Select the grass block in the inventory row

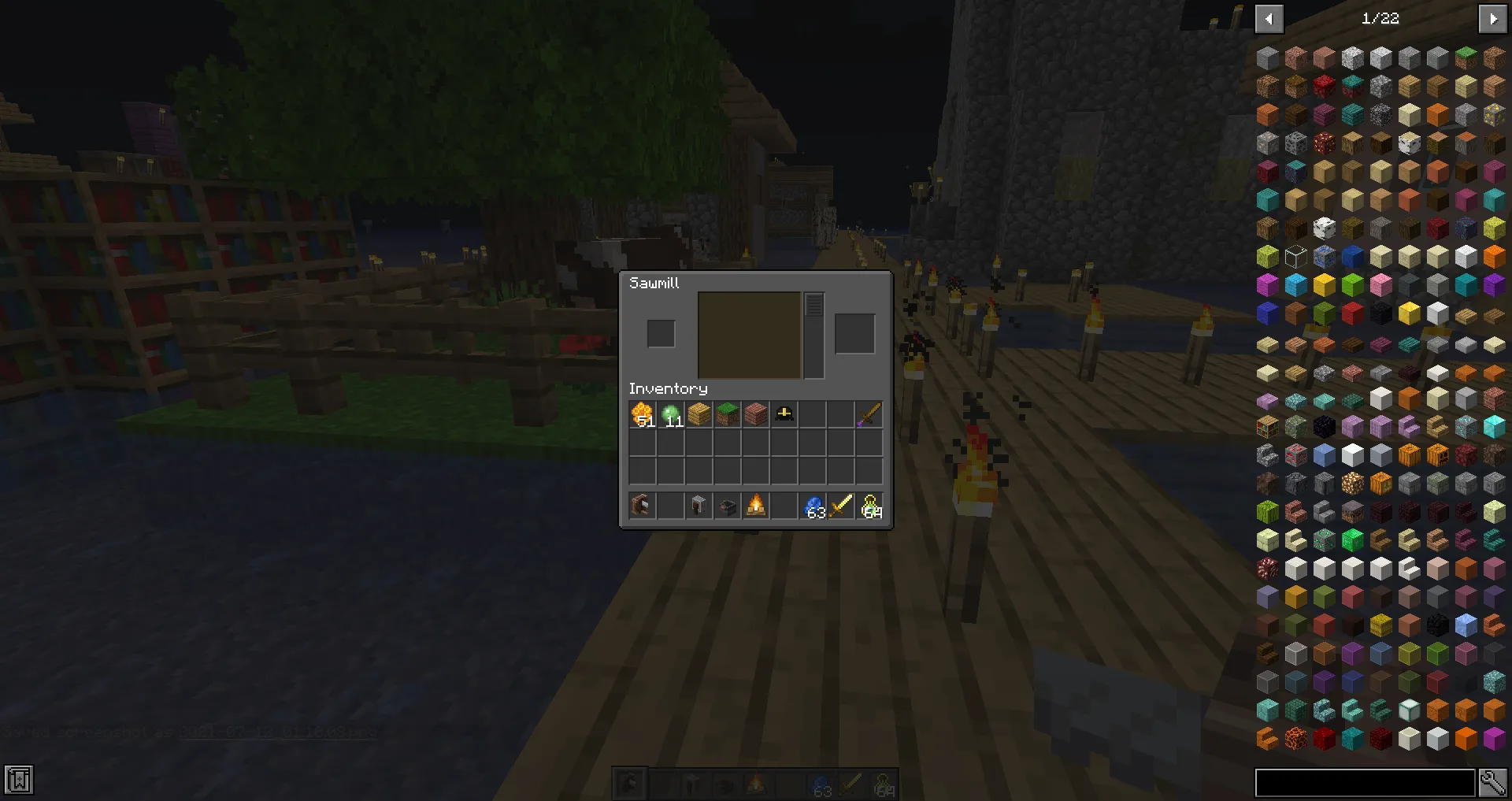[x=727, y=414]
